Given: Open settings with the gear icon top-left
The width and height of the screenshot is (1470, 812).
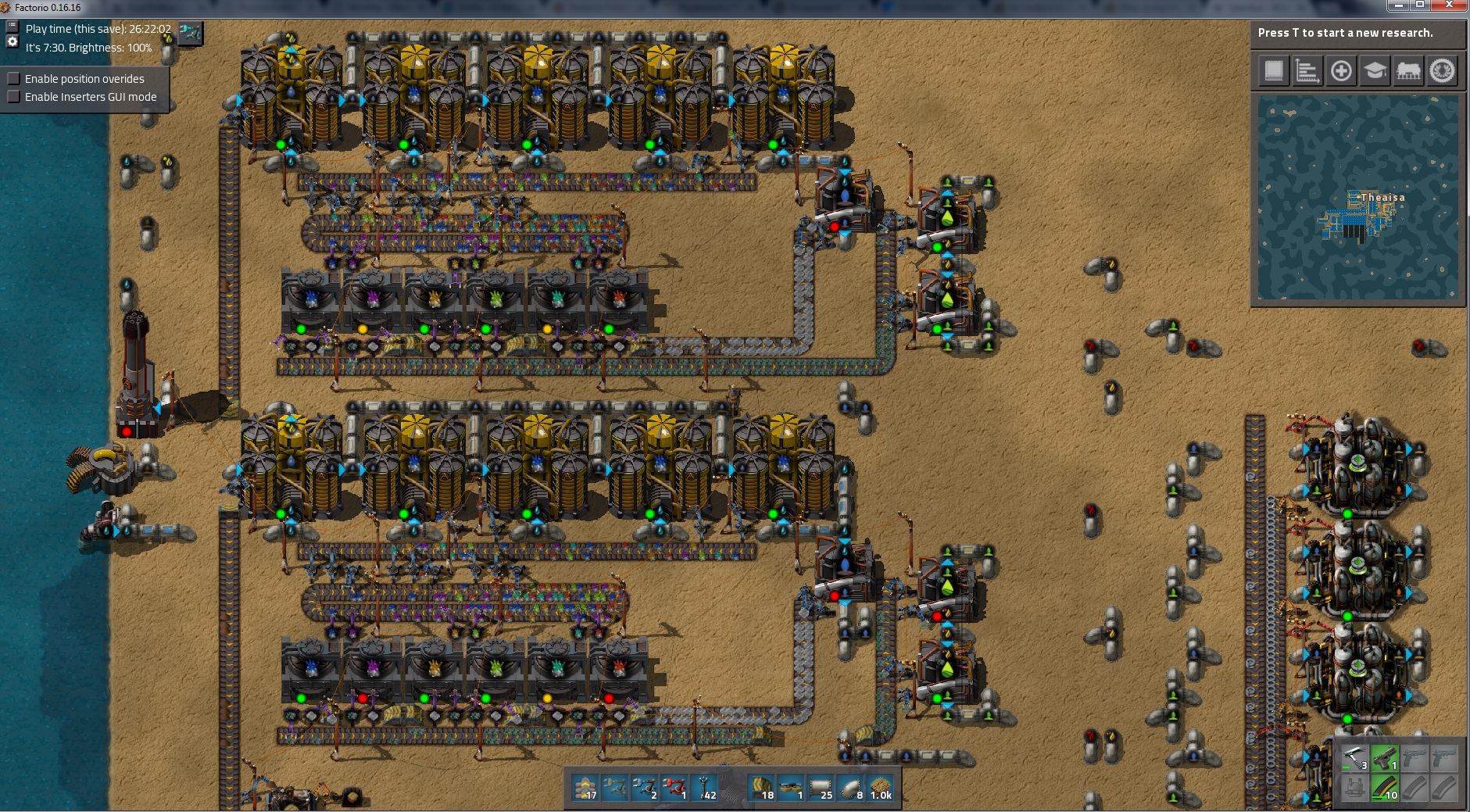Looking at the screenshot, I should [x=12, y=41].
